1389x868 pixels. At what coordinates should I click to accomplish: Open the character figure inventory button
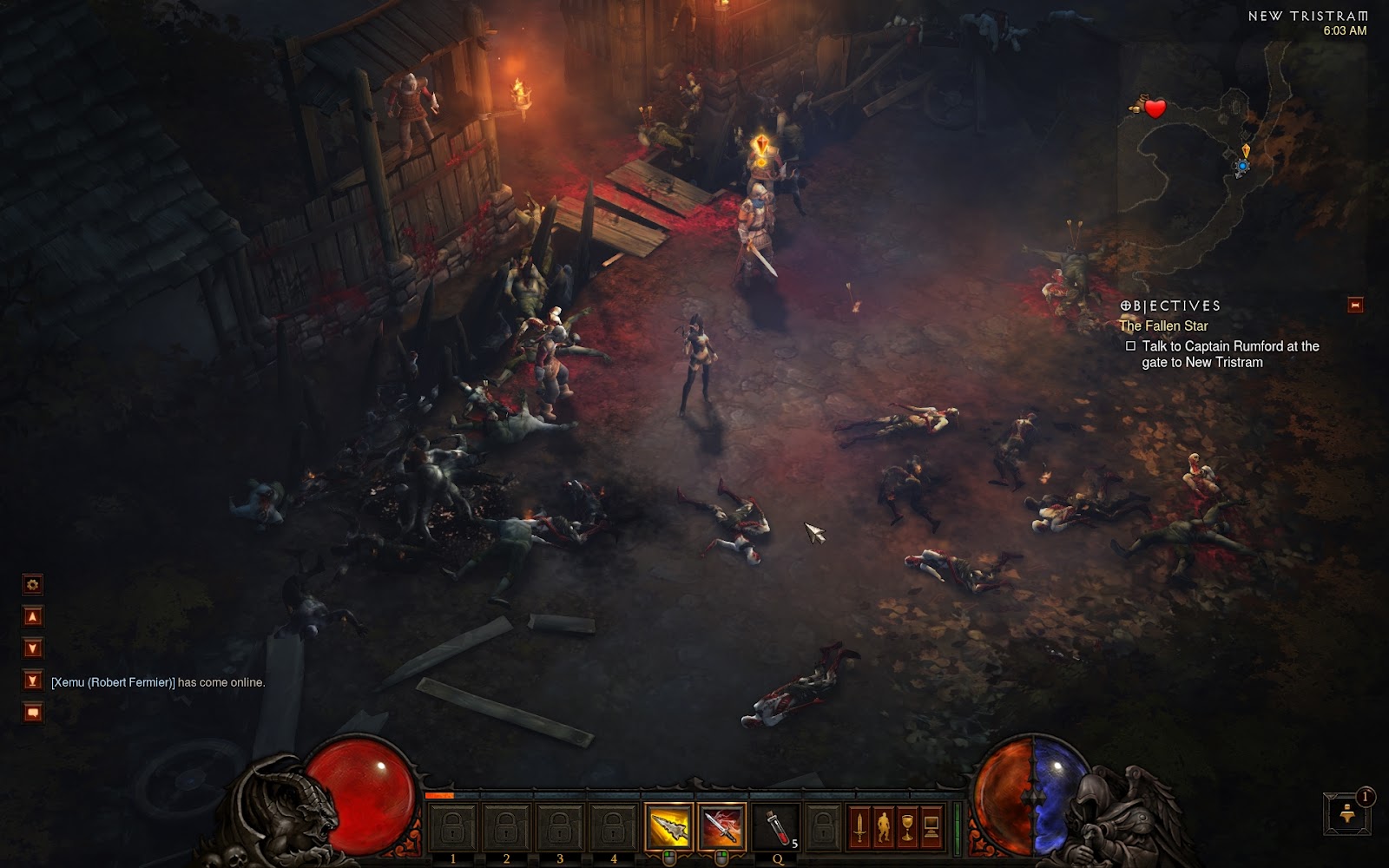(883, 826)
